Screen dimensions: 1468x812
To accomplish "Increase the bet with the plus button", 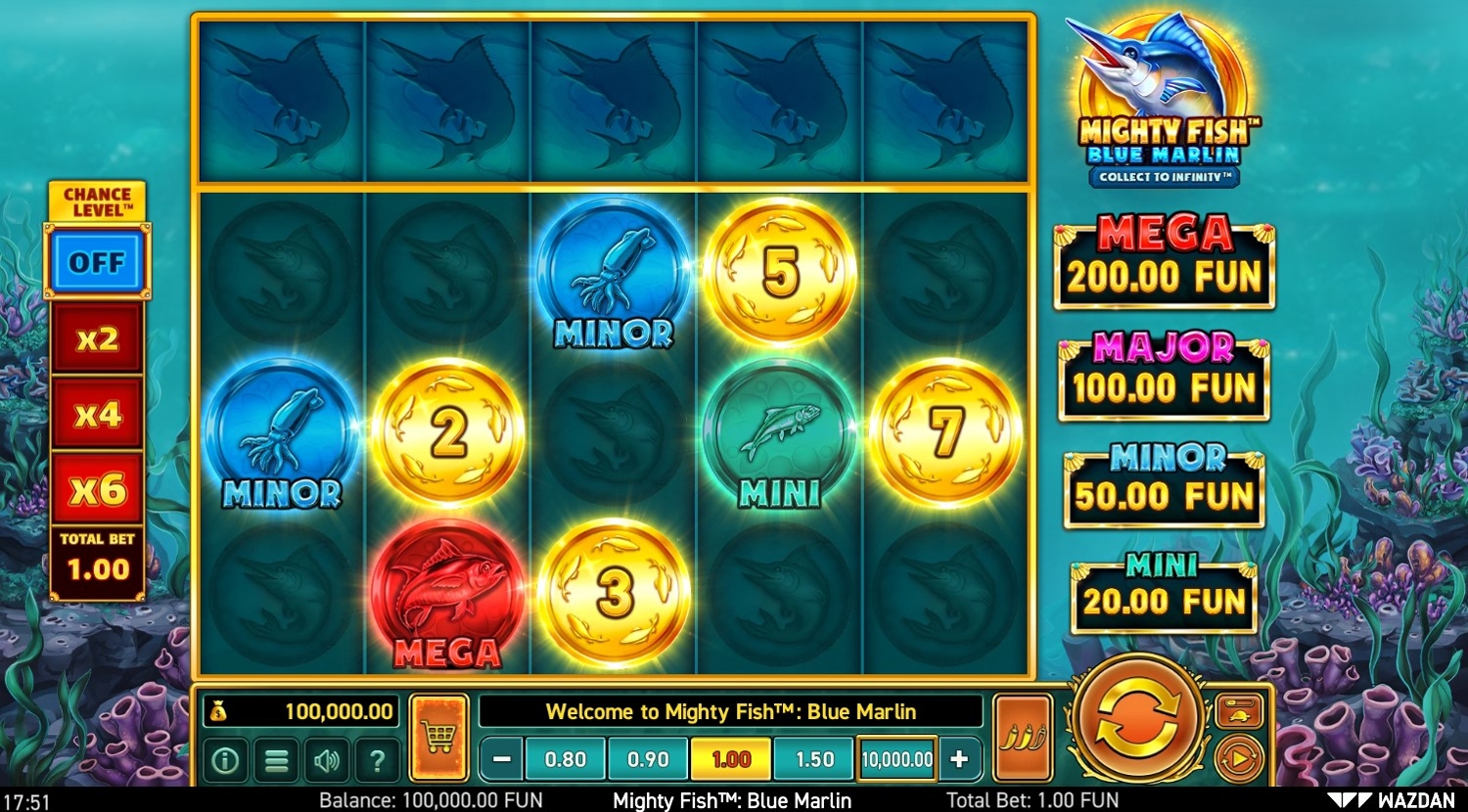I will coord(959,759).
